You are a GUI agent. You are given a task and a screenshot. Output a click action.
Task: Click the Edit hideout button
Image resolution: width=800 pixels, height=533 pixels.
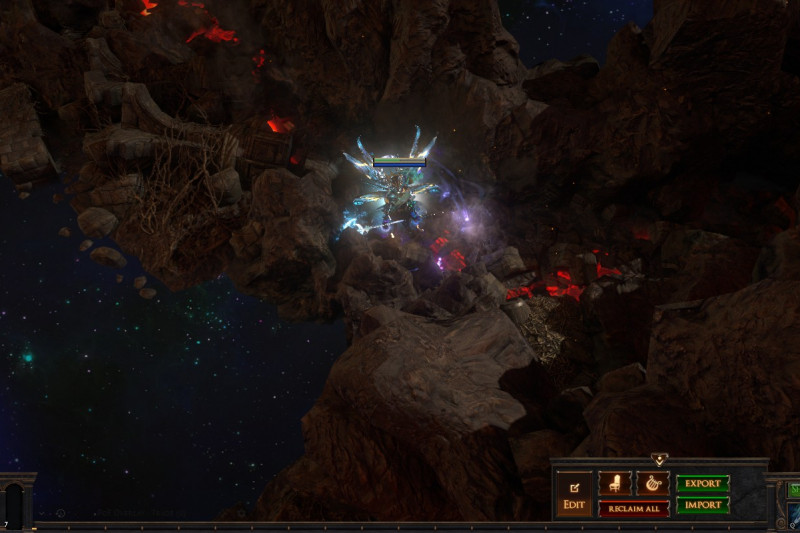[x=574, y=495]
